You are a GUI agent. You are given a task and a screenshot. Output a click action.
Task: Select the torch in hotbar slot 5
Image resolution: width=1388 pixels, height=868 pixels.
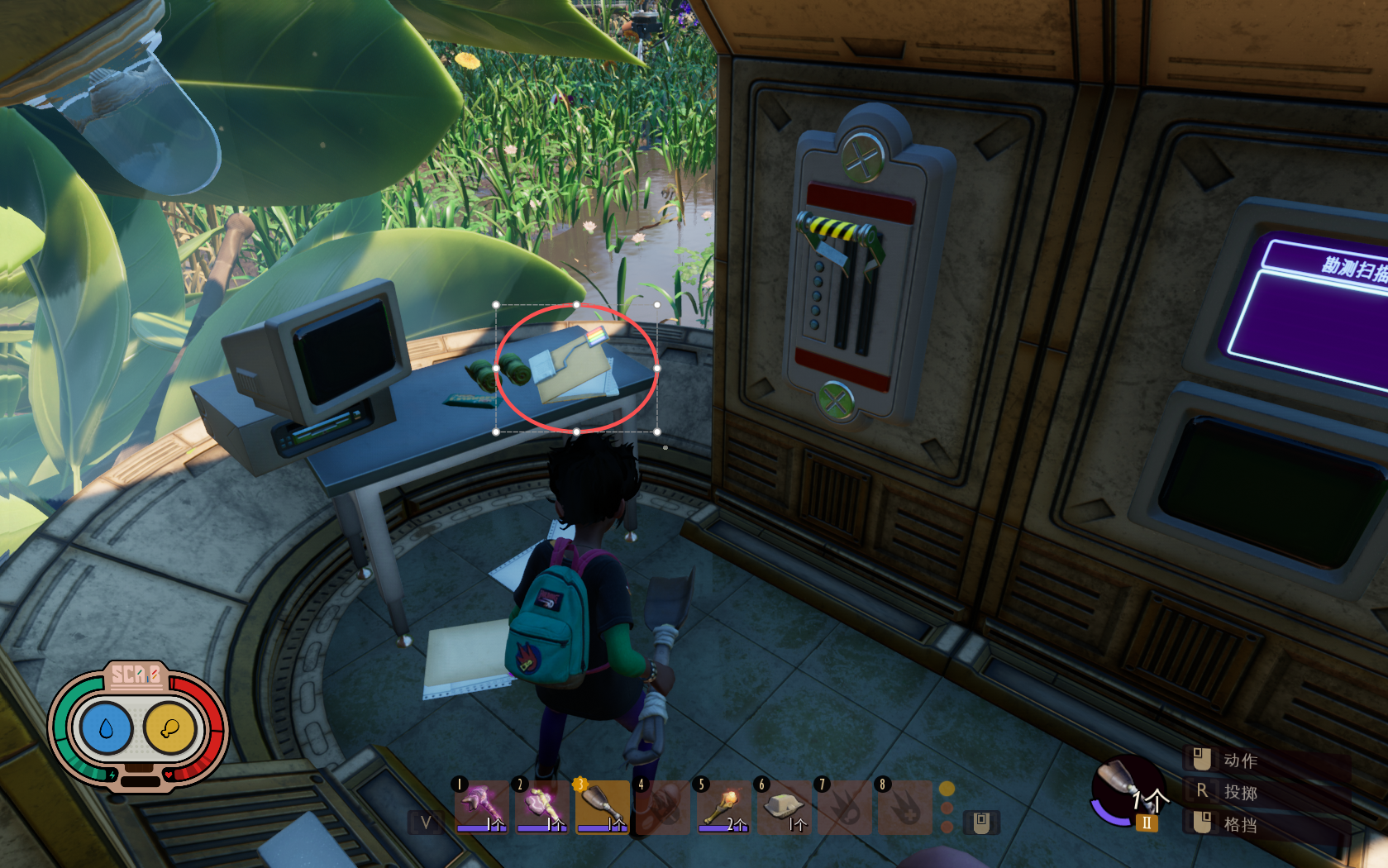[x=723, y=805]
